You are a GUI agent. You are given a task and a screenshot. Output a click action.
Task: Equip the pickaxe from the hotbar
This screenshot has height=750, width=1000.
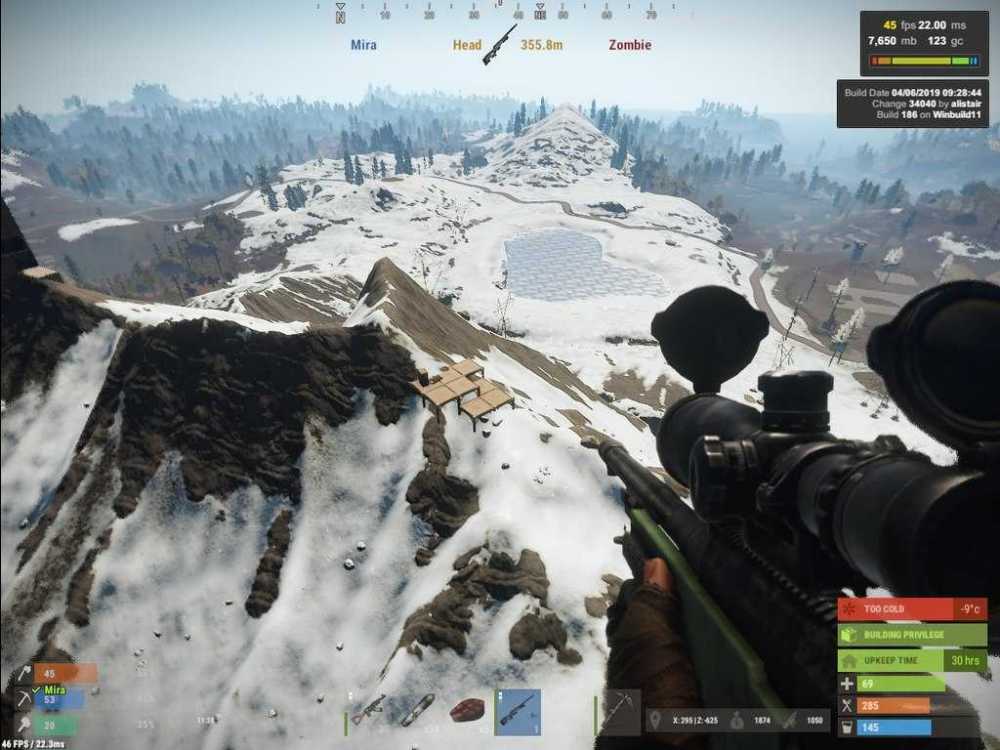(619, 711)
